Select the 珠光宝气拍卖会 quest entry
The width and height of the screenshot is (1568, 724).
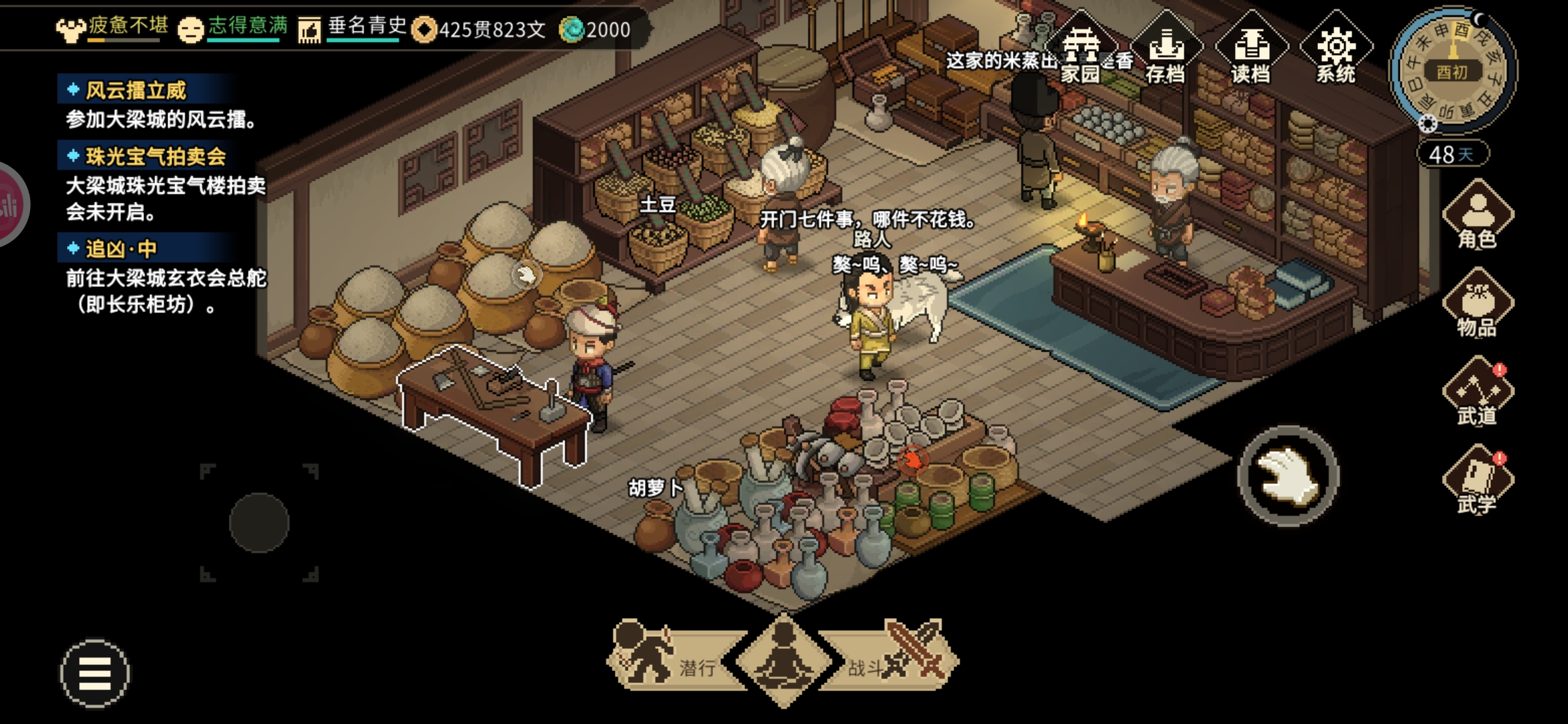click(x=155, y=157)
